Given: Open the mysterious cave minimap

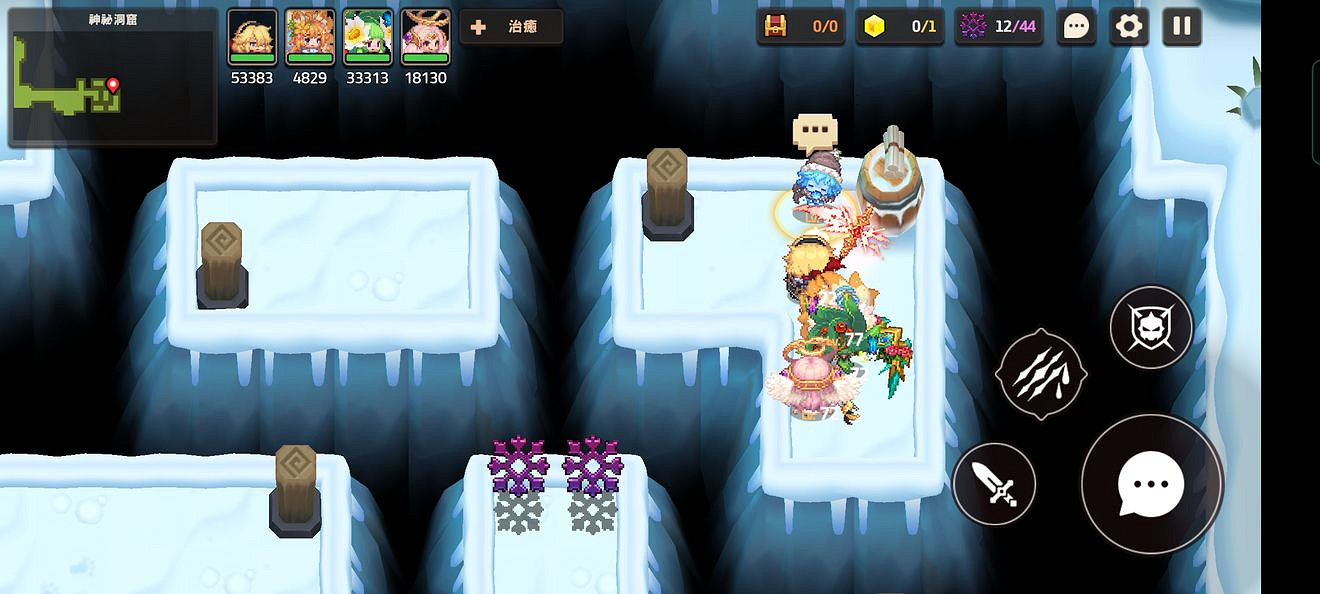Looking at the screenshot, I should (x=112, y=77).
